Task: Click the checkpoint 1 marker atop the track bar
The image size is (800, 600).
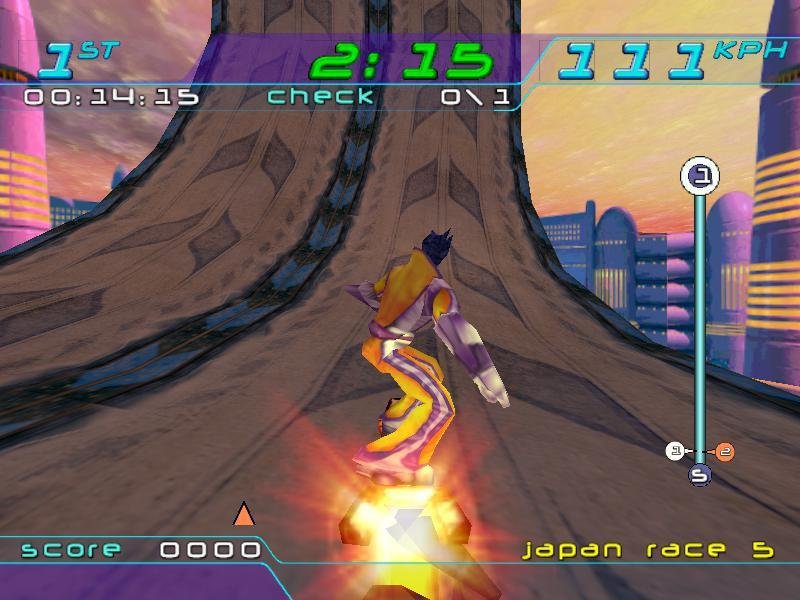Action: tap(700, 177)
